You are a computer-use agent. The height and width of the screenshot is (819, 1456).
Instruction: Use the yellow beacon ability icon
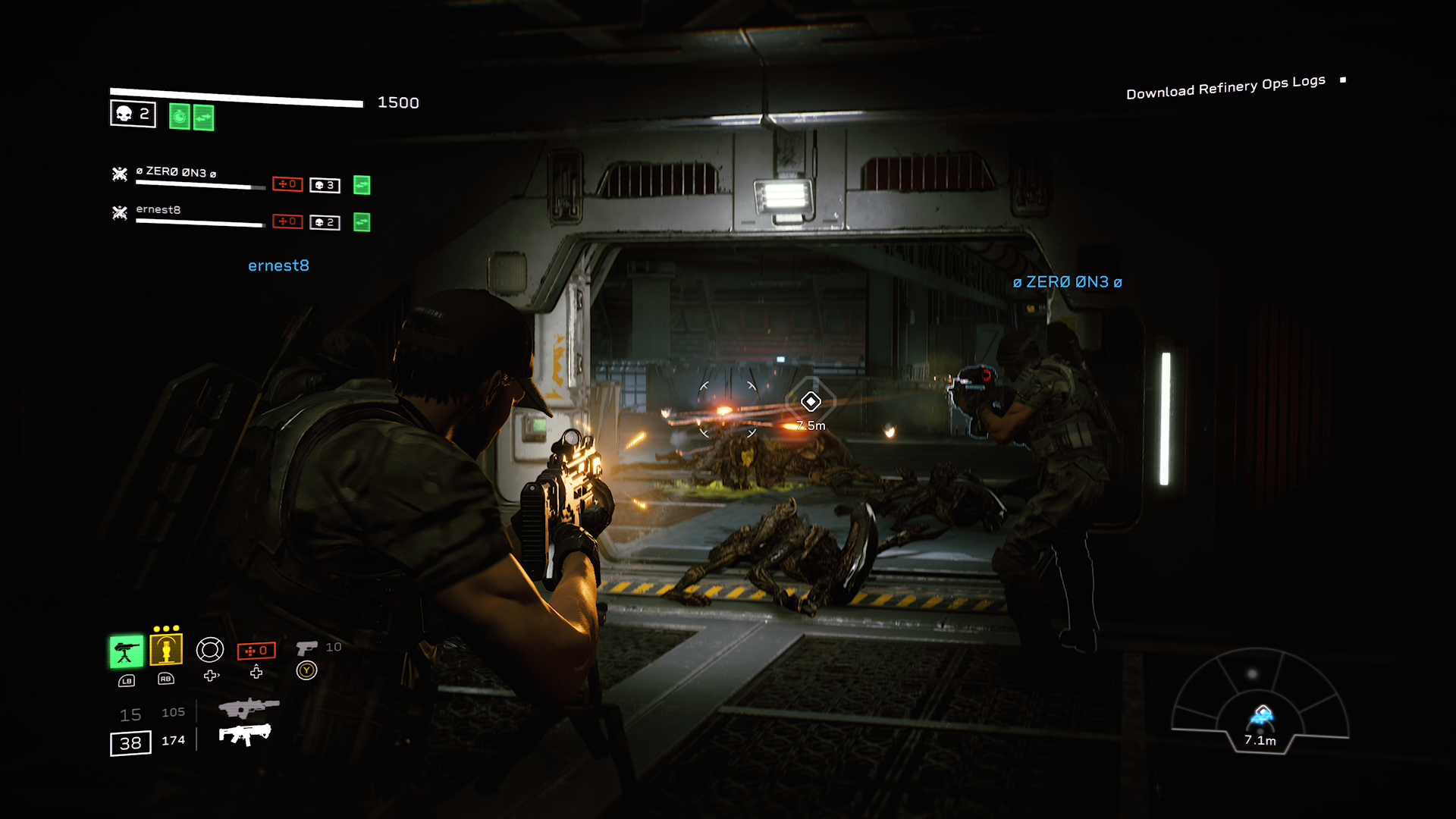(166, 650)
